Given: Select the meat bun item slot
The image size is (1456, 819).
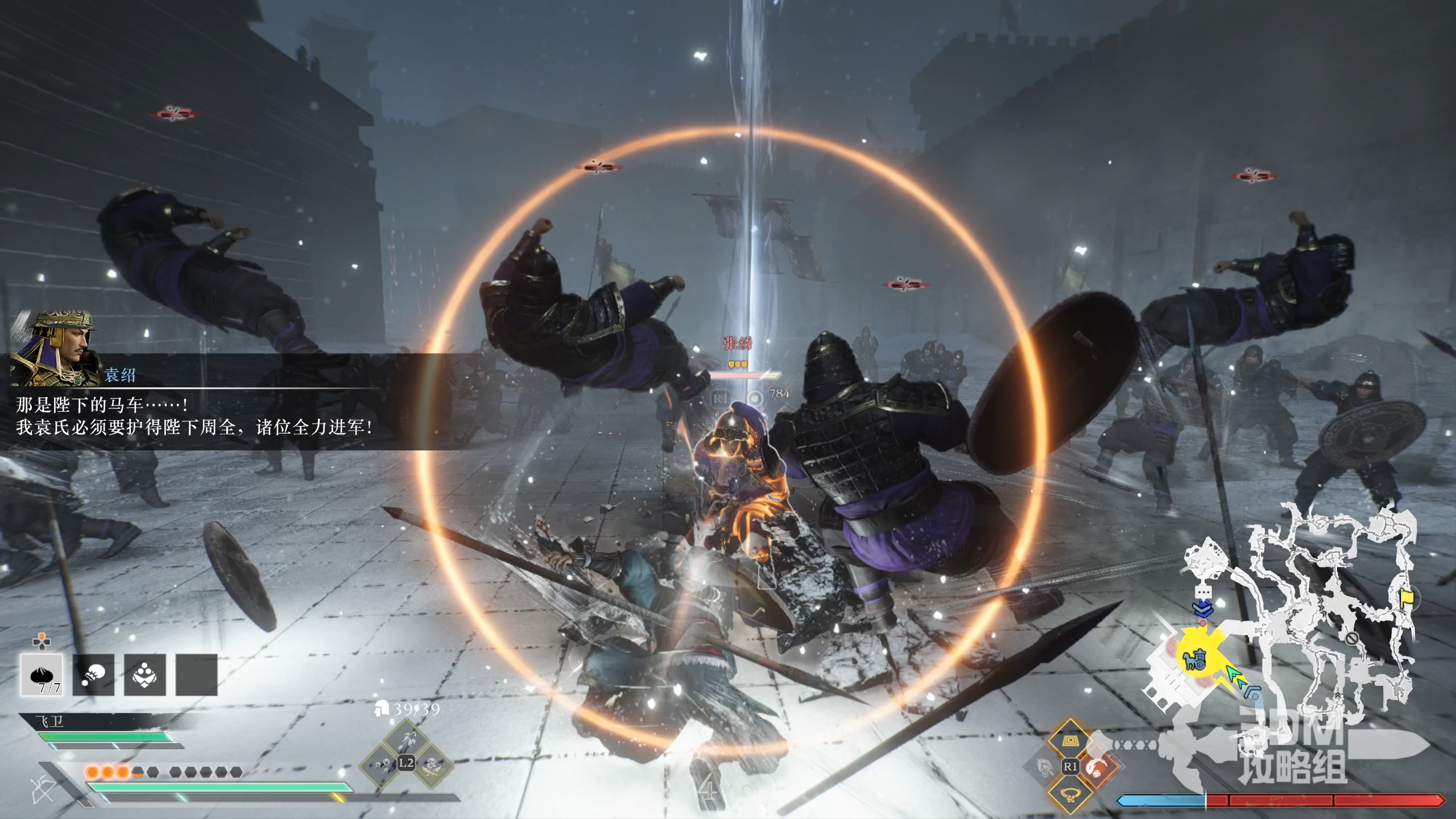Looking at the screenshot, I should [42, 675].
